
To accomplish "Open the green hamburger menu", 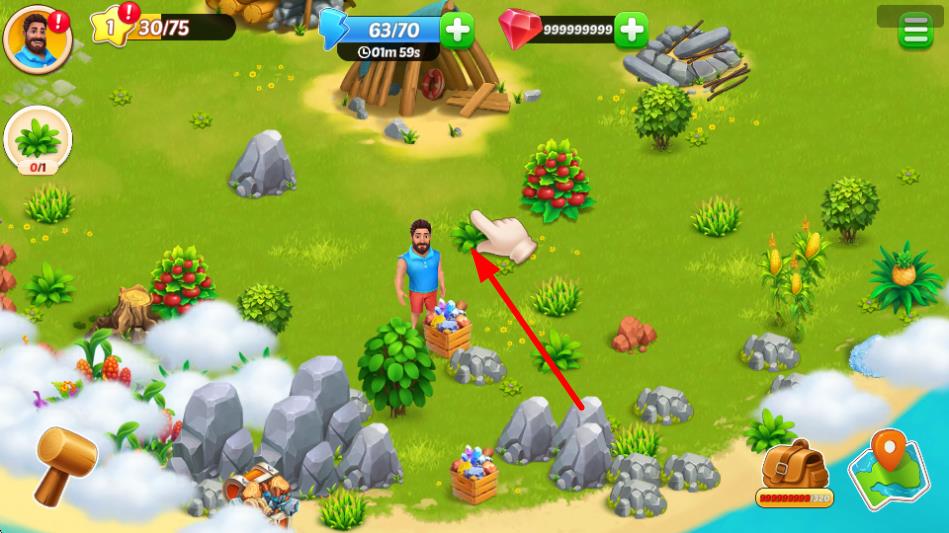I will tap(914, 31).
